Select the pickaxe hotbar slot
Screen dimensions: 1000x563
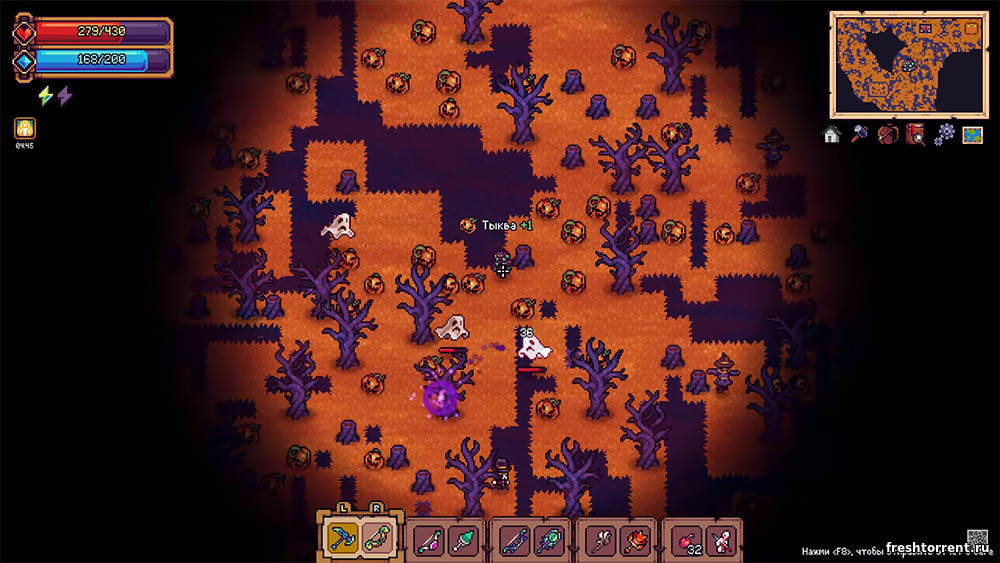(x=341, y=539)
